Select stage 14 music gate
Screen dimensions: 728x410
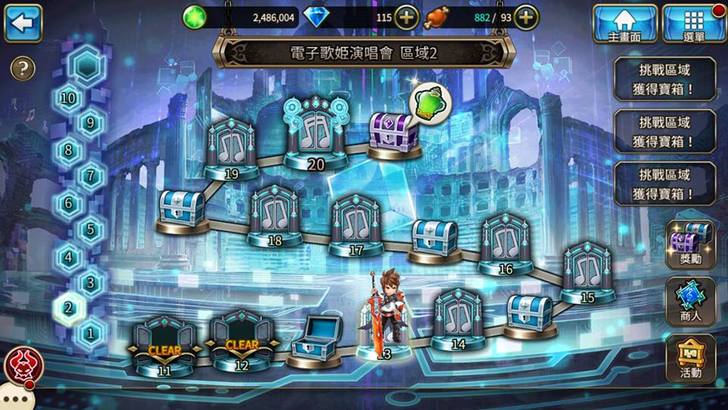point(457,318)
